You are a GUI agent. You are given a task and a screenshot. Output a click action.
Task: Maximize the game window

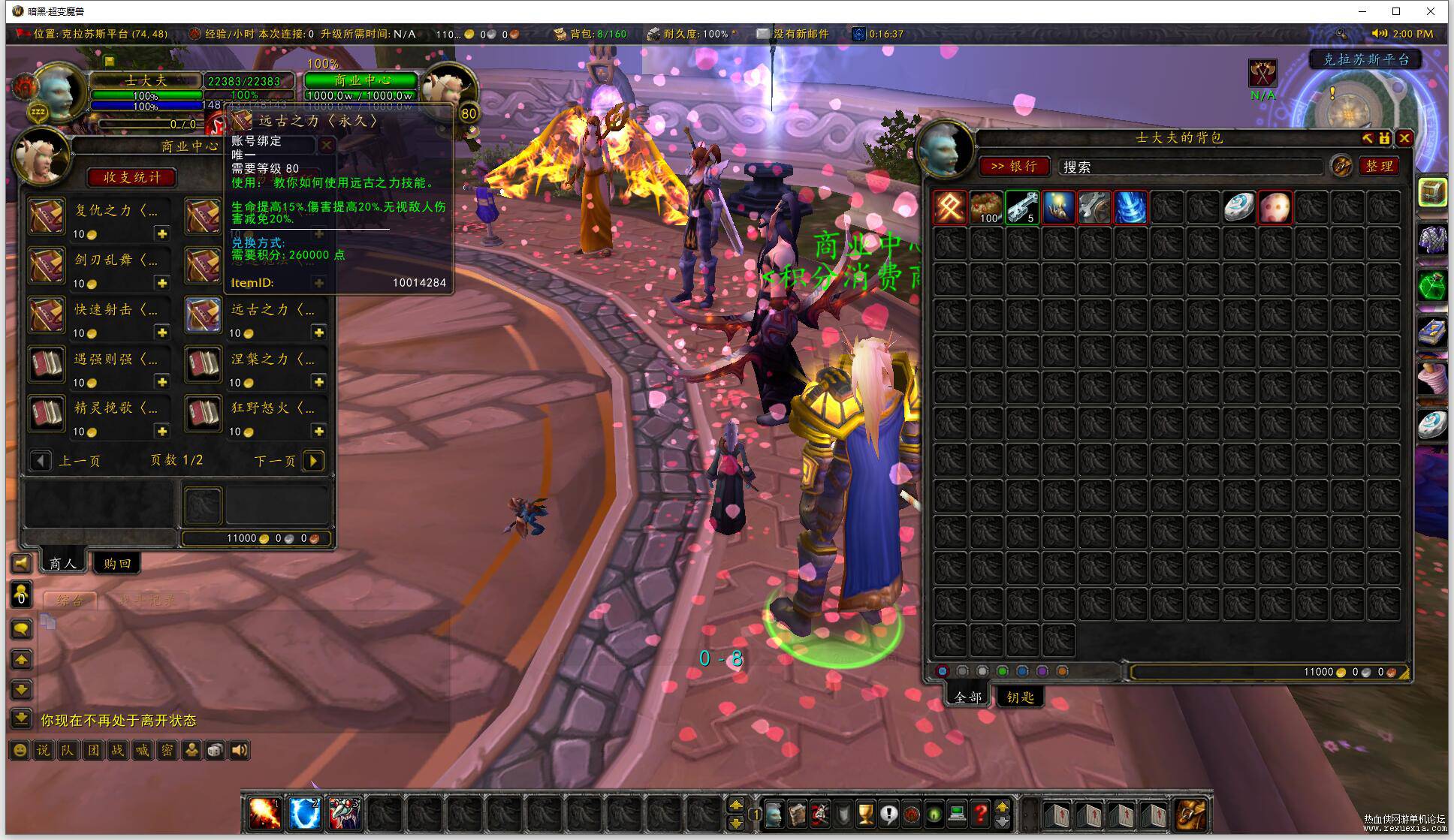point(1396,11)
